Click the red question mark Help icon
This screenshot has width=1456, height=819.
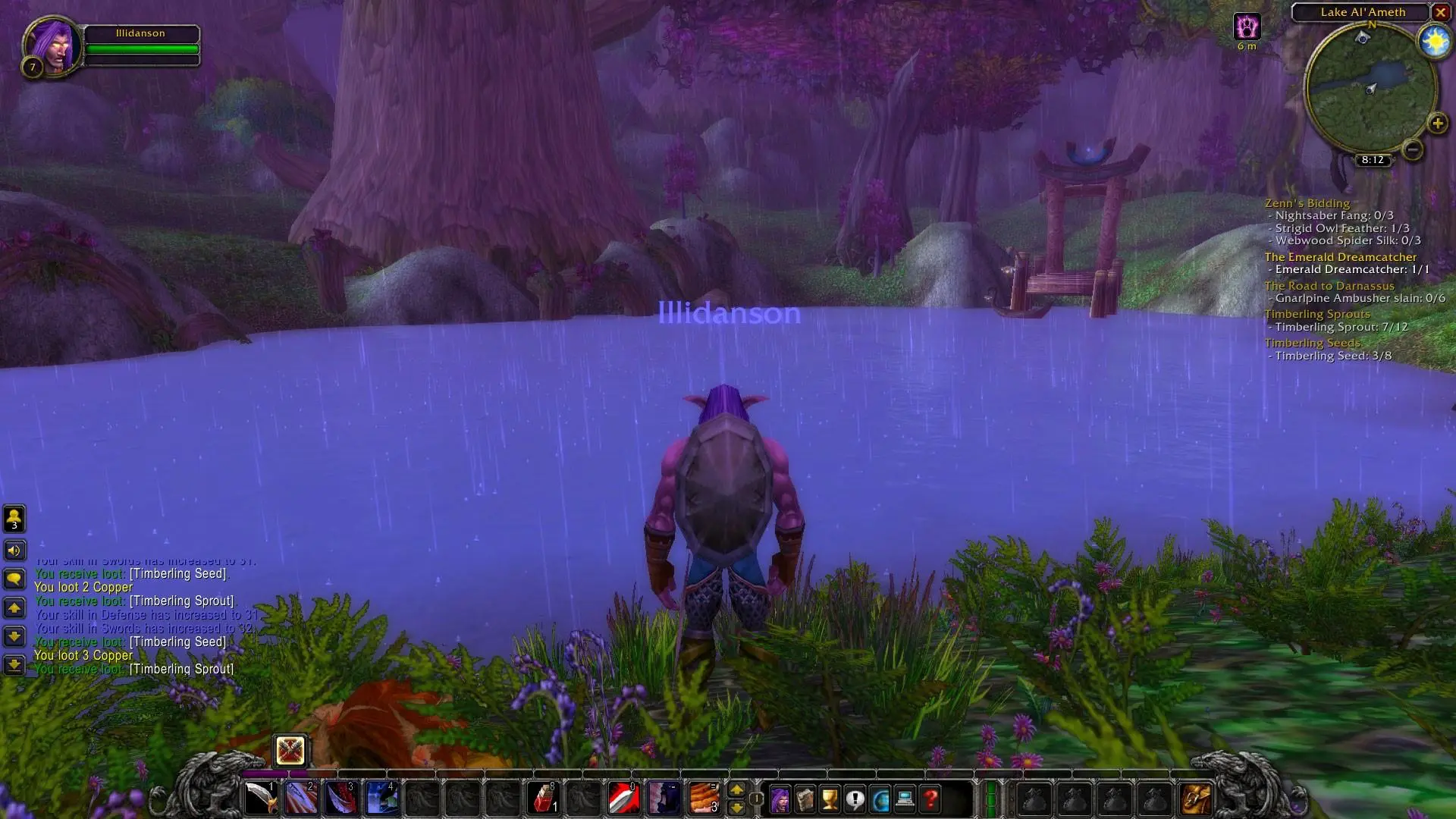click(x=930, y=799)
